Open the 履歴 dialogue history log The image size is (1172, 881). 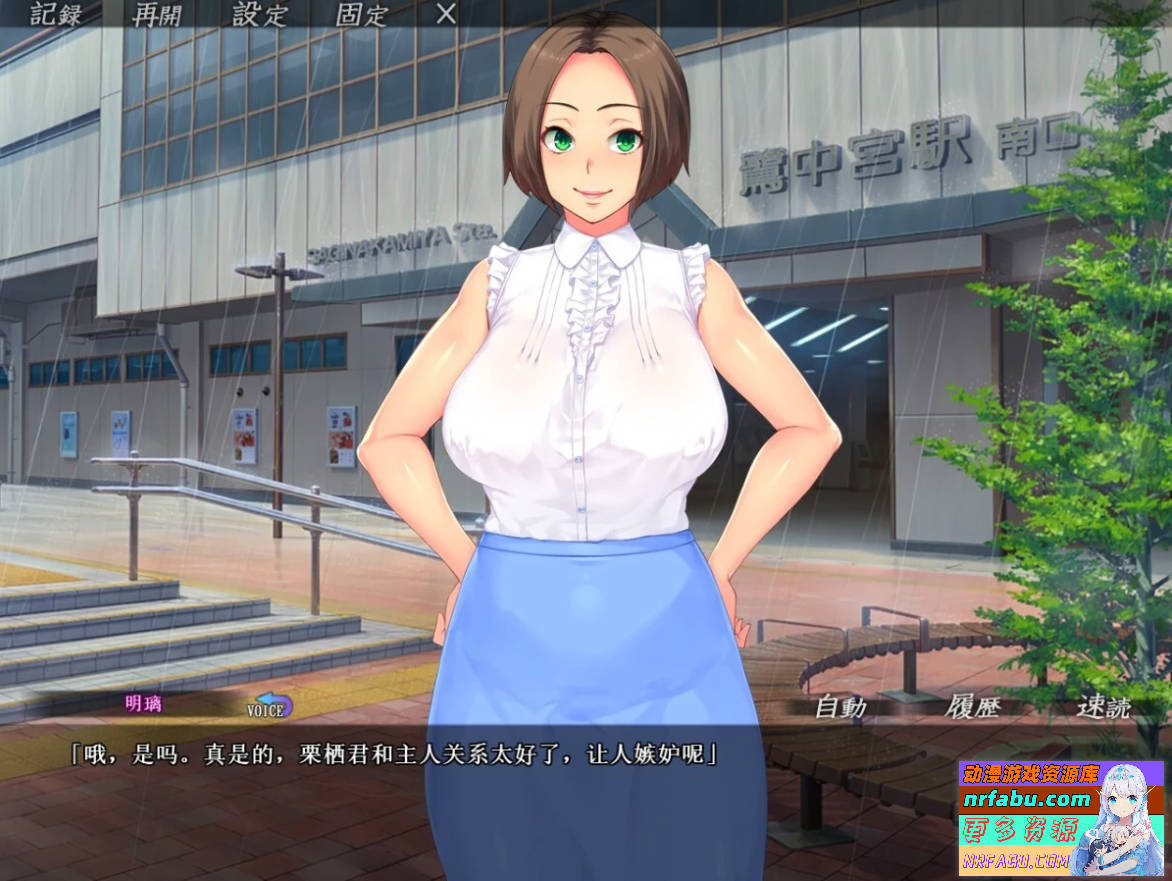[972, 707]
